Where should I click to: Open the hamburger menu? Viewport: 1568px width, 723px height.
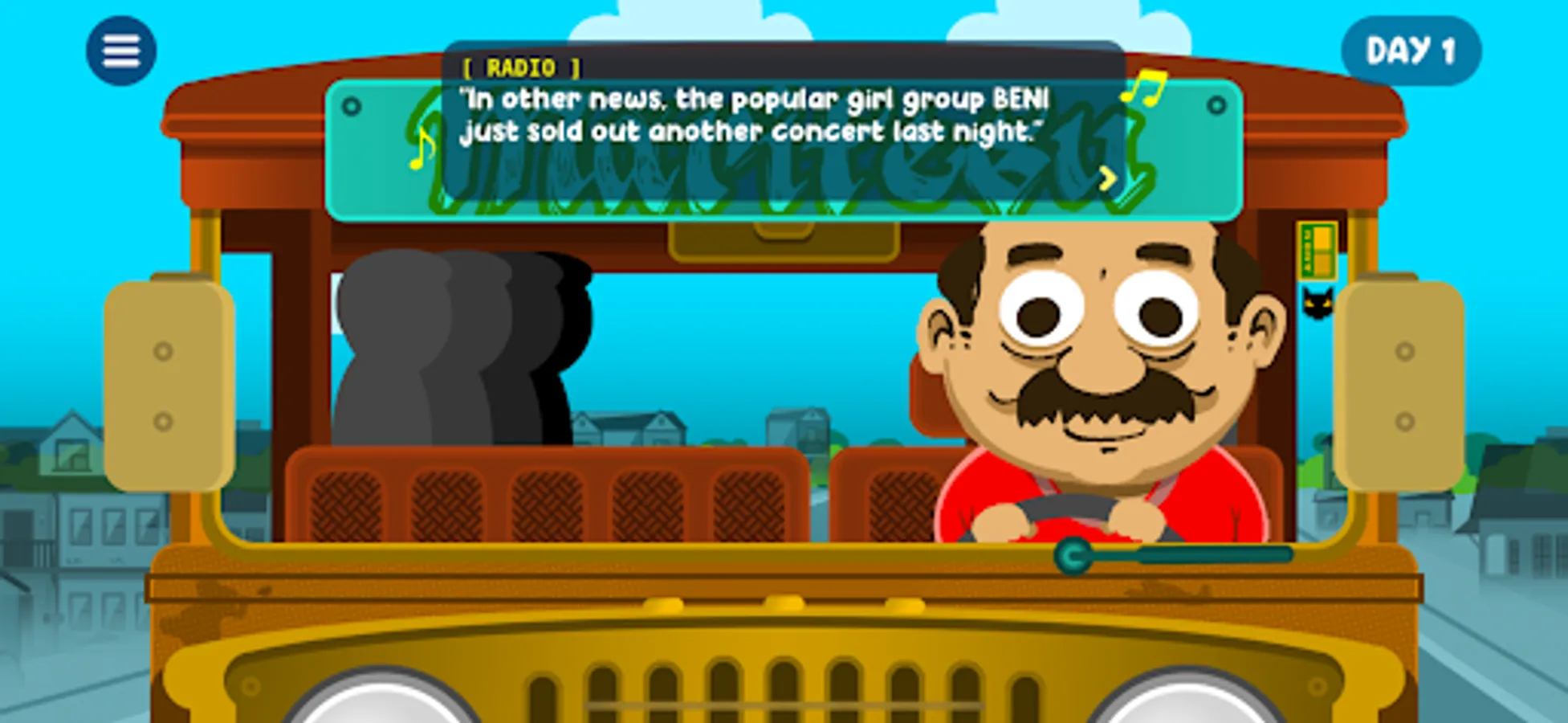(x=120, y=50)
